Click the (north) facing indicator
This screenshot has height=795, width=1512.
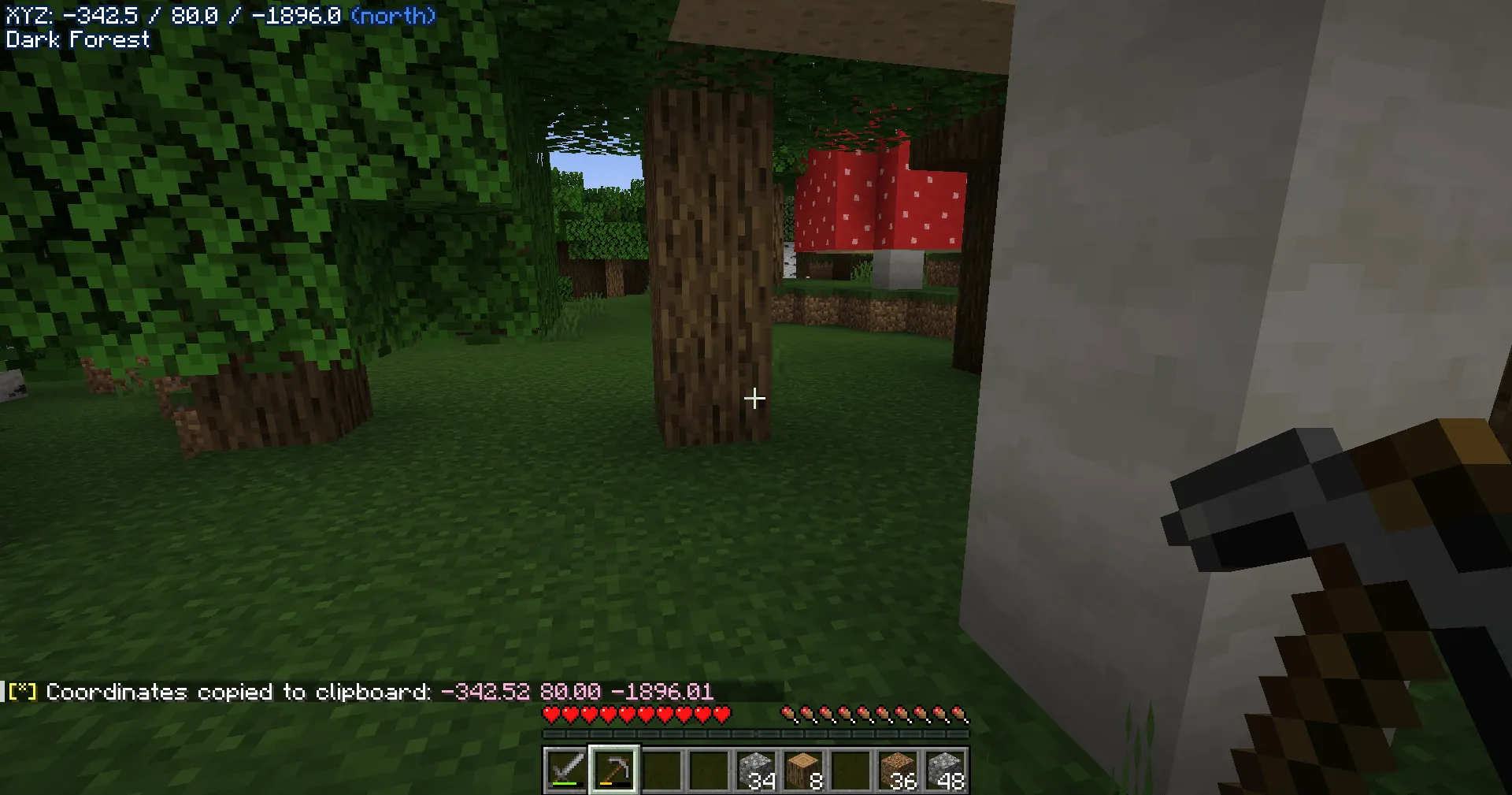coord(394,14)
